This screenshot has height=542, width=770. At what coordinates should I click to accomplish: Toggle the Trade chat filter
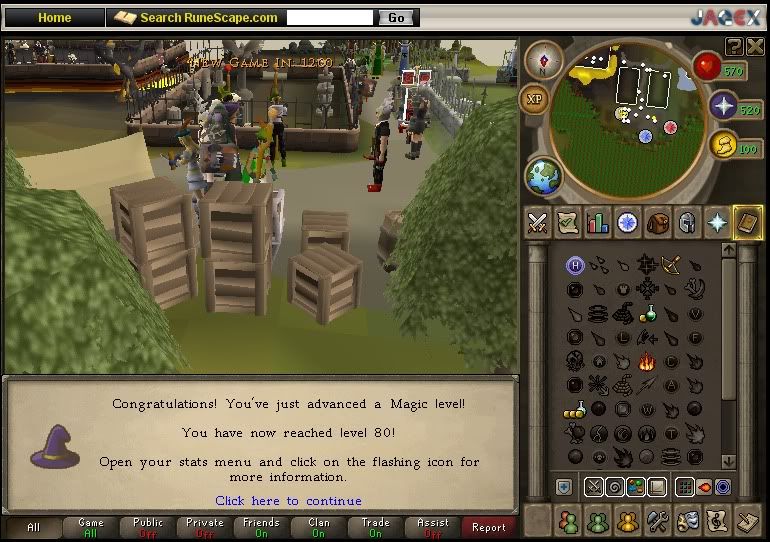[376, 527]
